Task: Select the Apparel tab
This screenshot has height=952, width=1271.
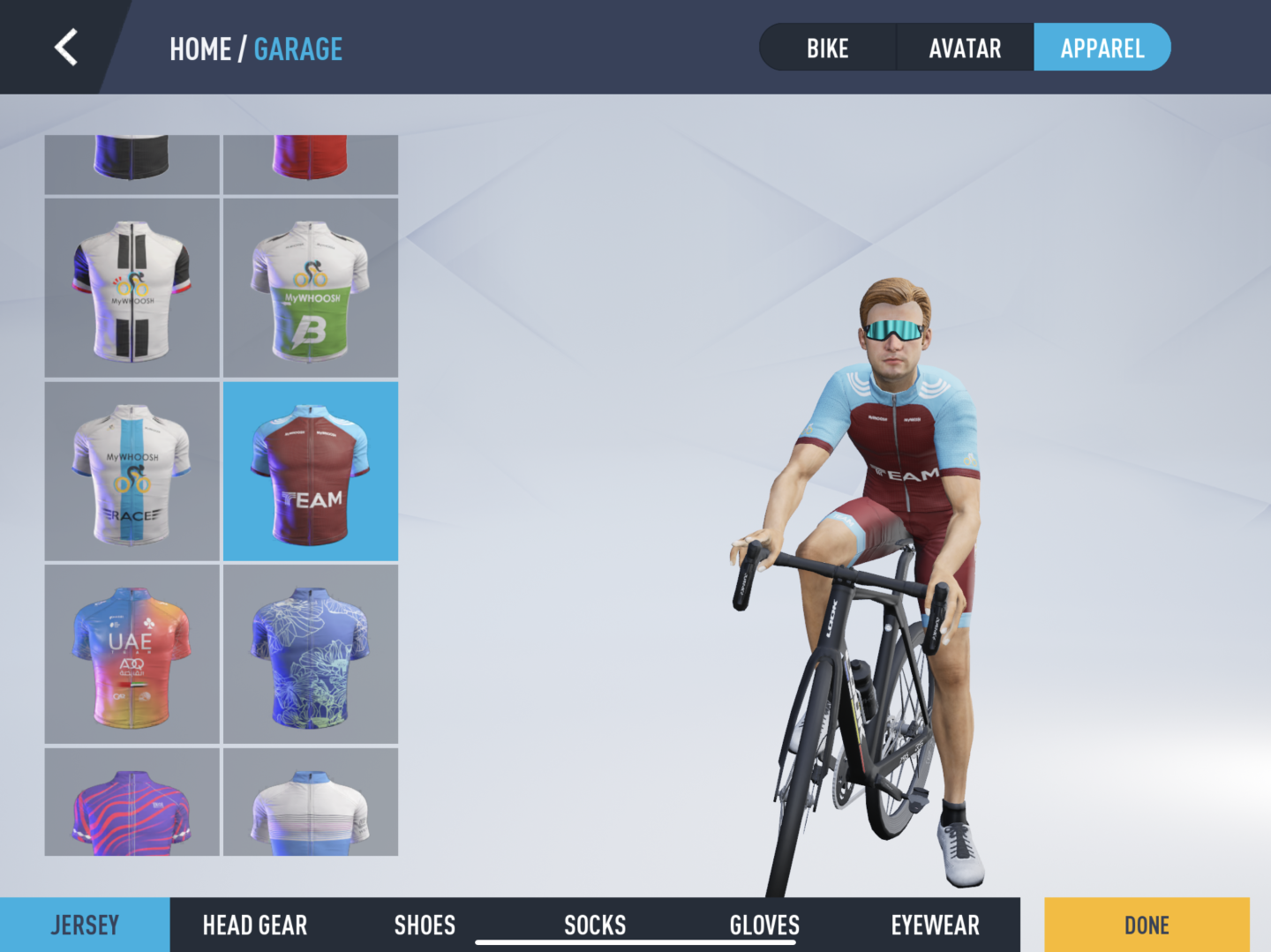Action: pos(1102,49)
